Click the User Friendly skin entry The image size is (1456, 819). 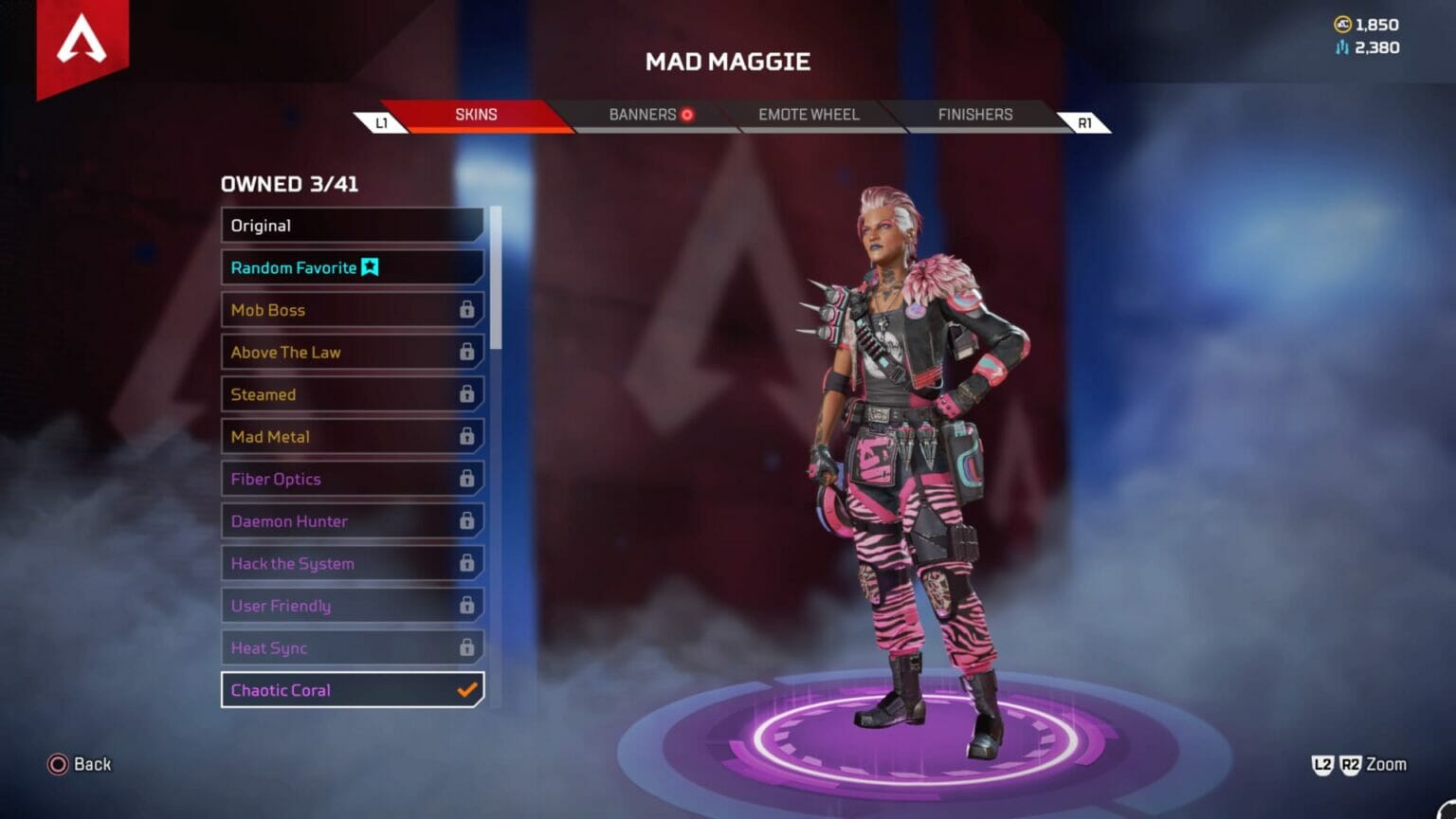tap(352, 606)
